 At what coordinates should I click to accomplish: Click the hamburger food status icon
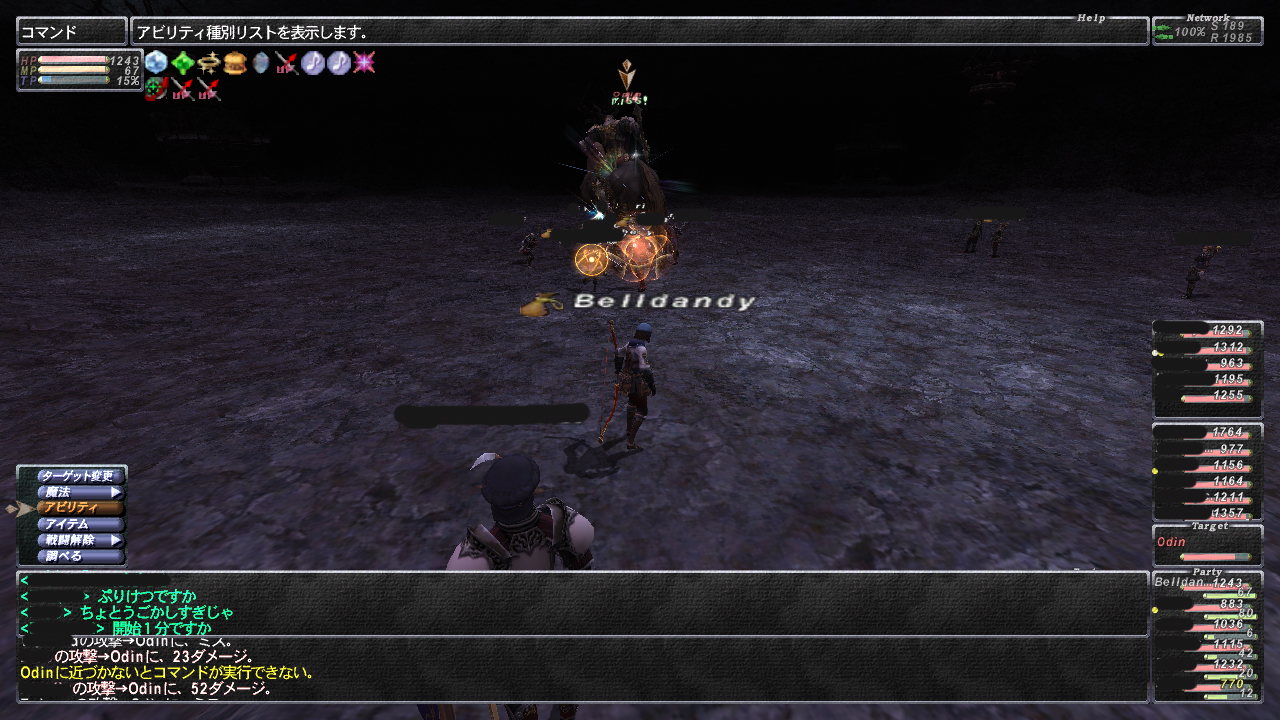pos(235,63)
